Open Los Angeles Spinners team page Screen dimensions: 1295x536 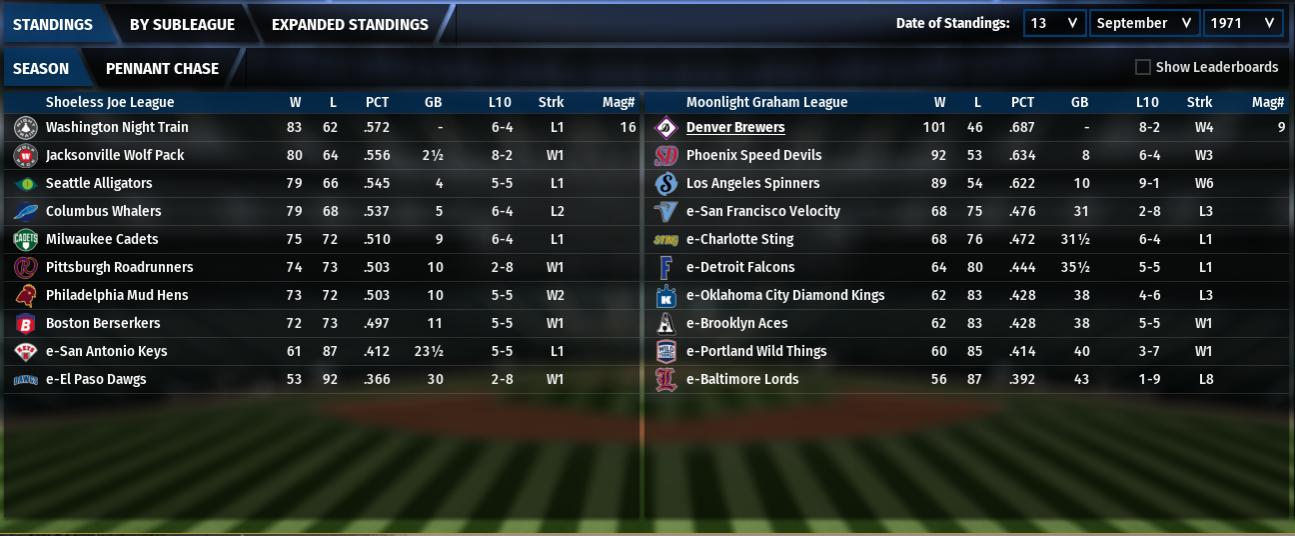pos(752,183)
